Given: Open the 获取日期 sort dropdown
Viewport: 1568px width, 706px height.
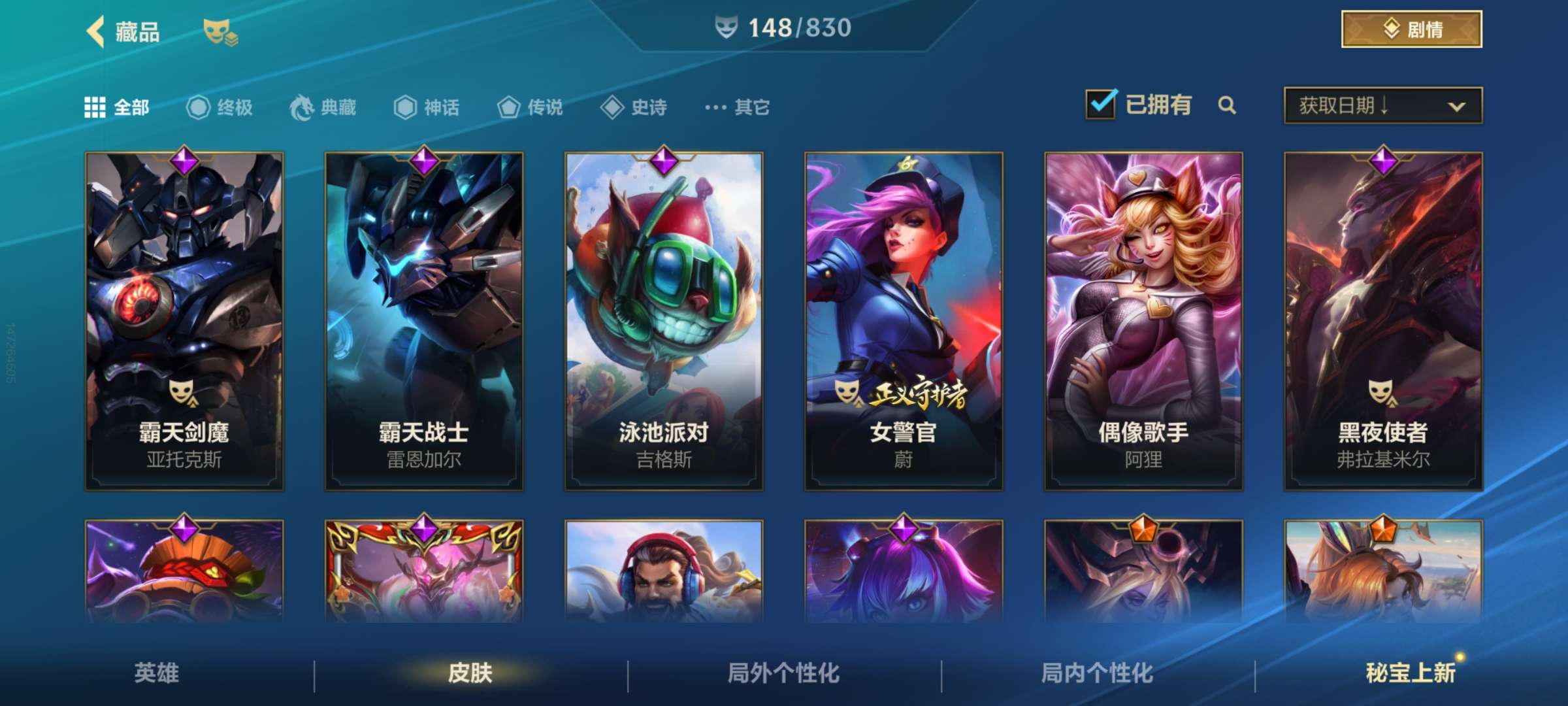Looking at the screenshot, I should pyautogui.click(x=1382, y=105).
